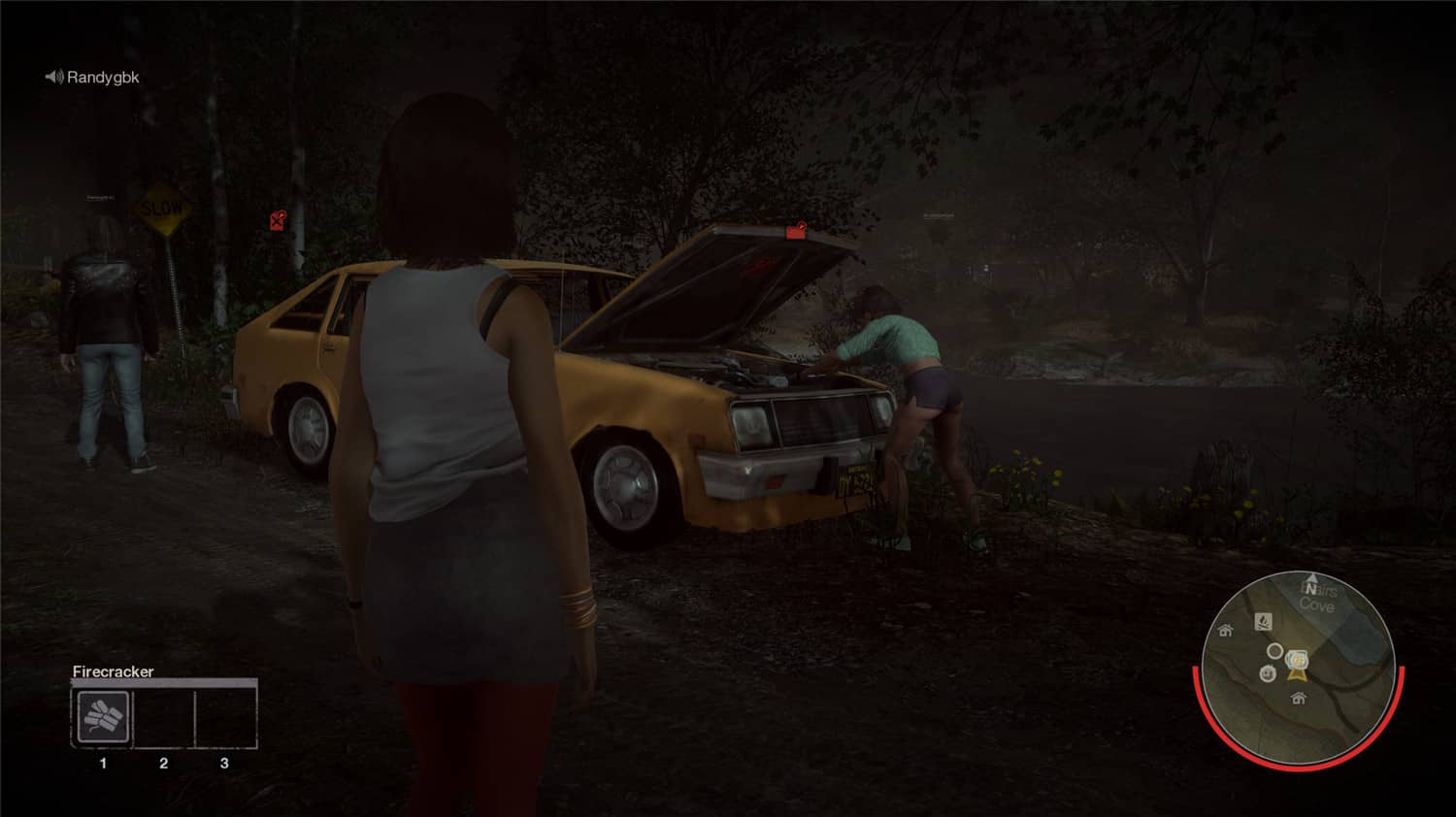Click the Firecracker label above the hotbar
Viewport: 1456px width, 817px height.
point(113,670)
